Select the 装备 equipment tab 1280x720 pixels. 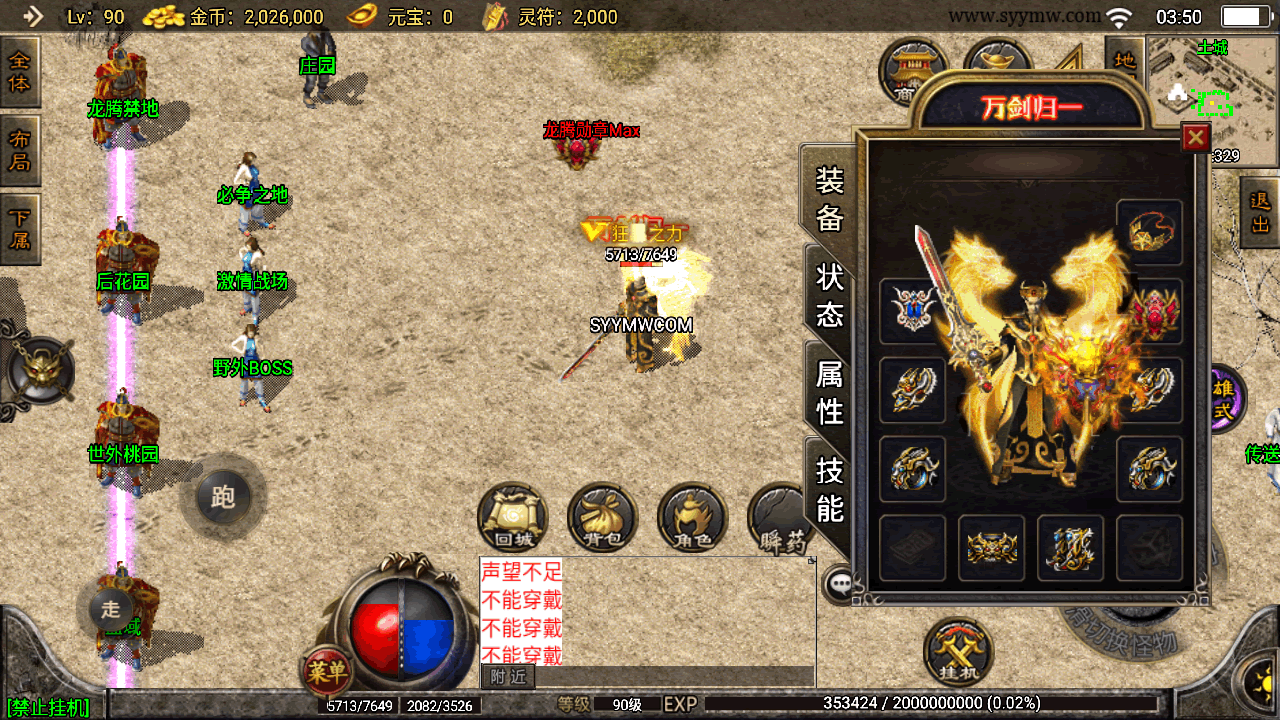coord(830,198)
